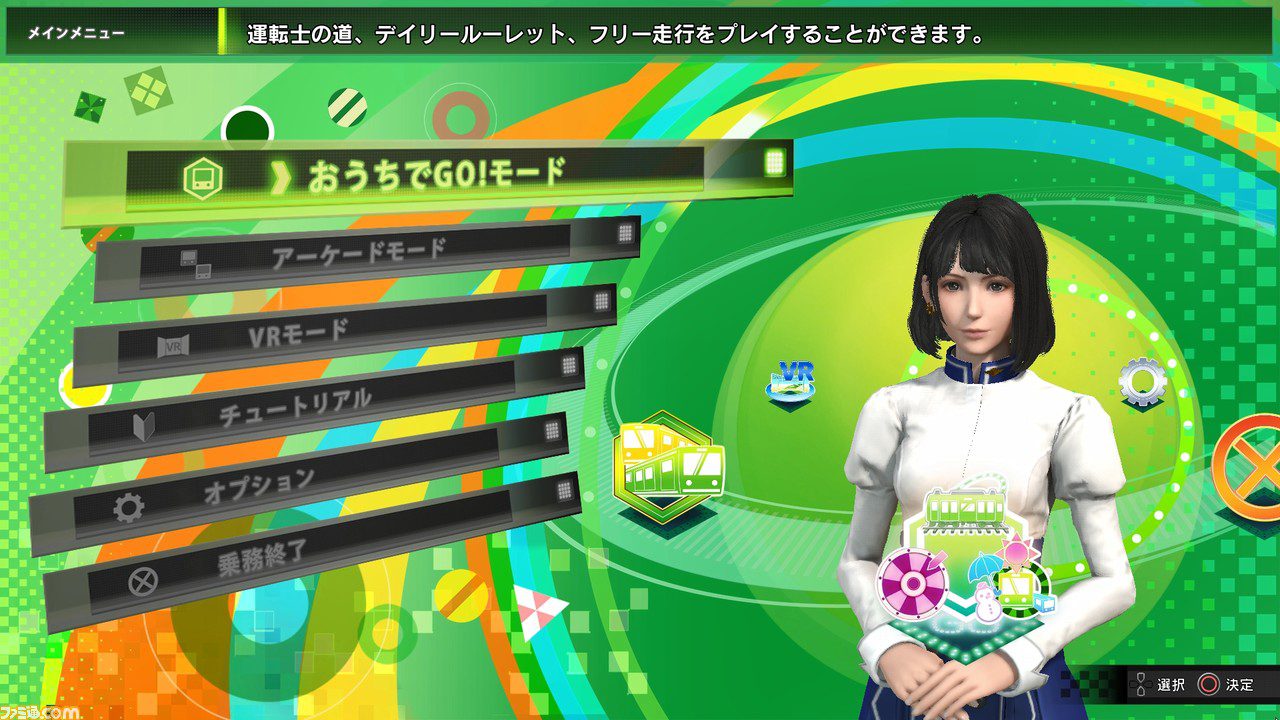Open the gear icon on the オプション bar
Screen dimensions: 1280x720
127,505
